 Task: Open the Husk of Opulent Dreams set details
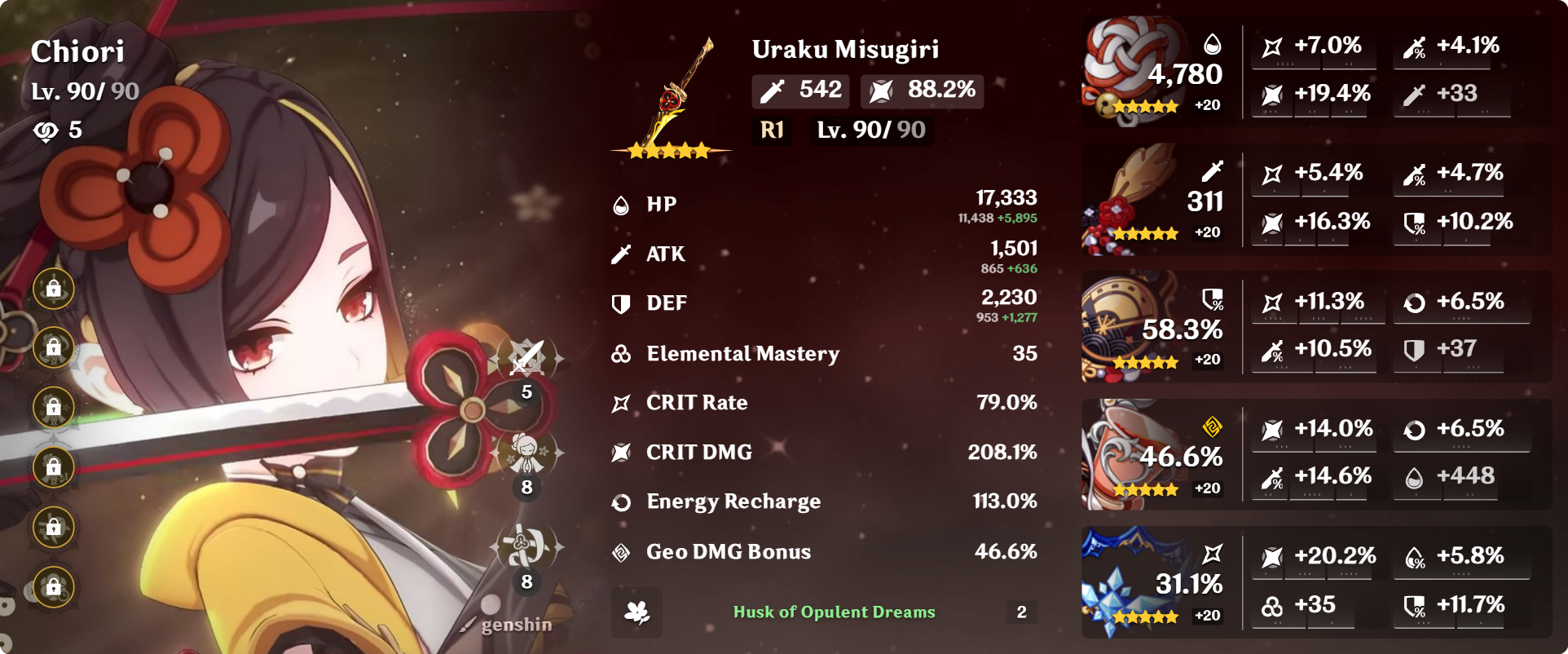[x=834, y=612]
